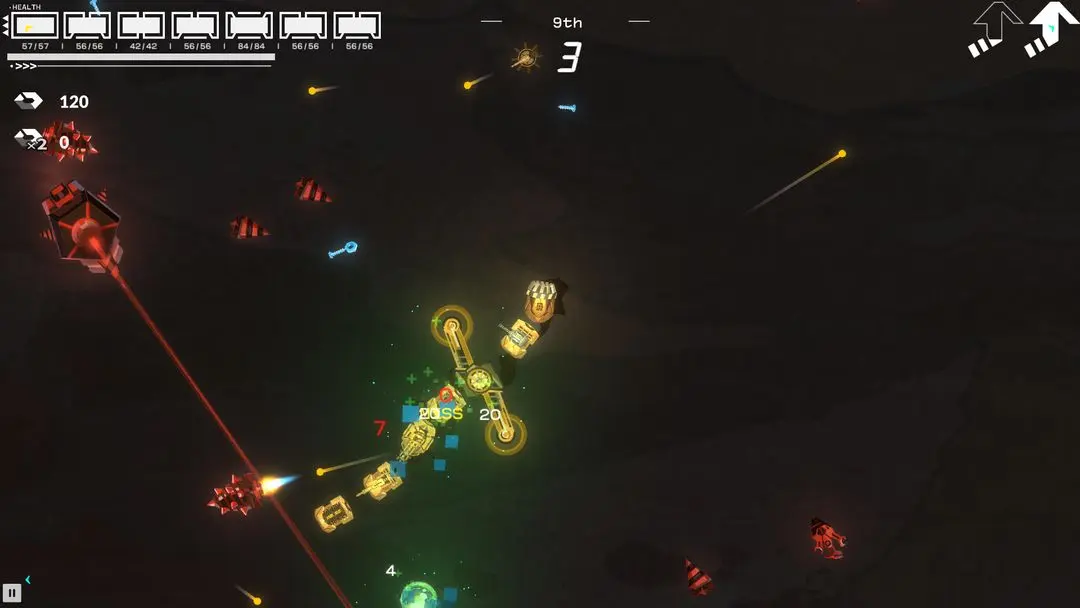Click the small teal left-pointing chevron
The image size is (1080, 608).
[x=28, y=579]
